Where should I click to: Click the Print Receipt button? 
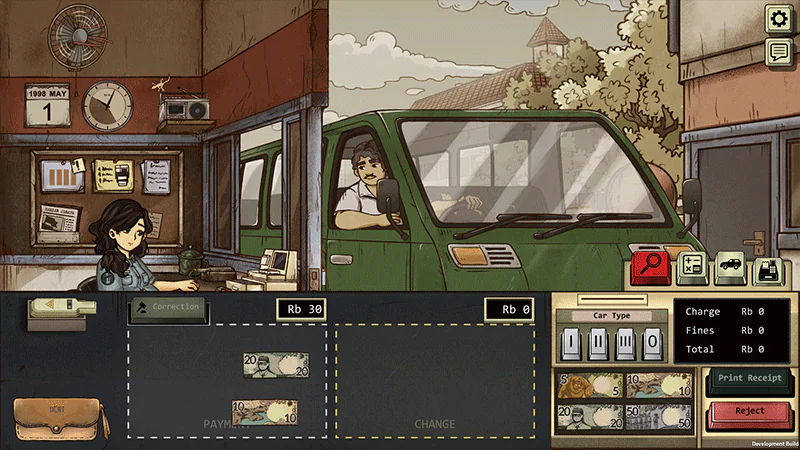click(750, 378)
